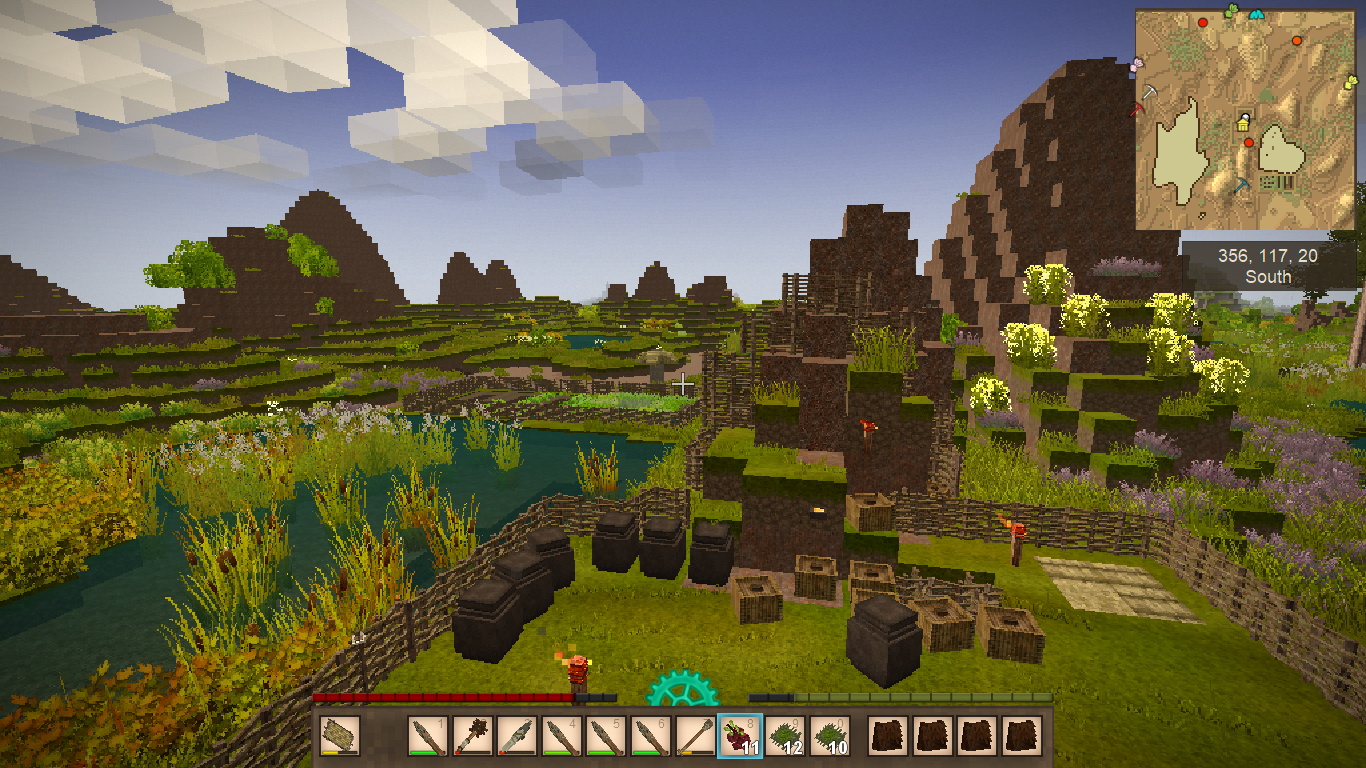The height and width of the screenshot is (768, 1366).
Task: Choose the green plant stack of 12
Action: coord(785,737)
